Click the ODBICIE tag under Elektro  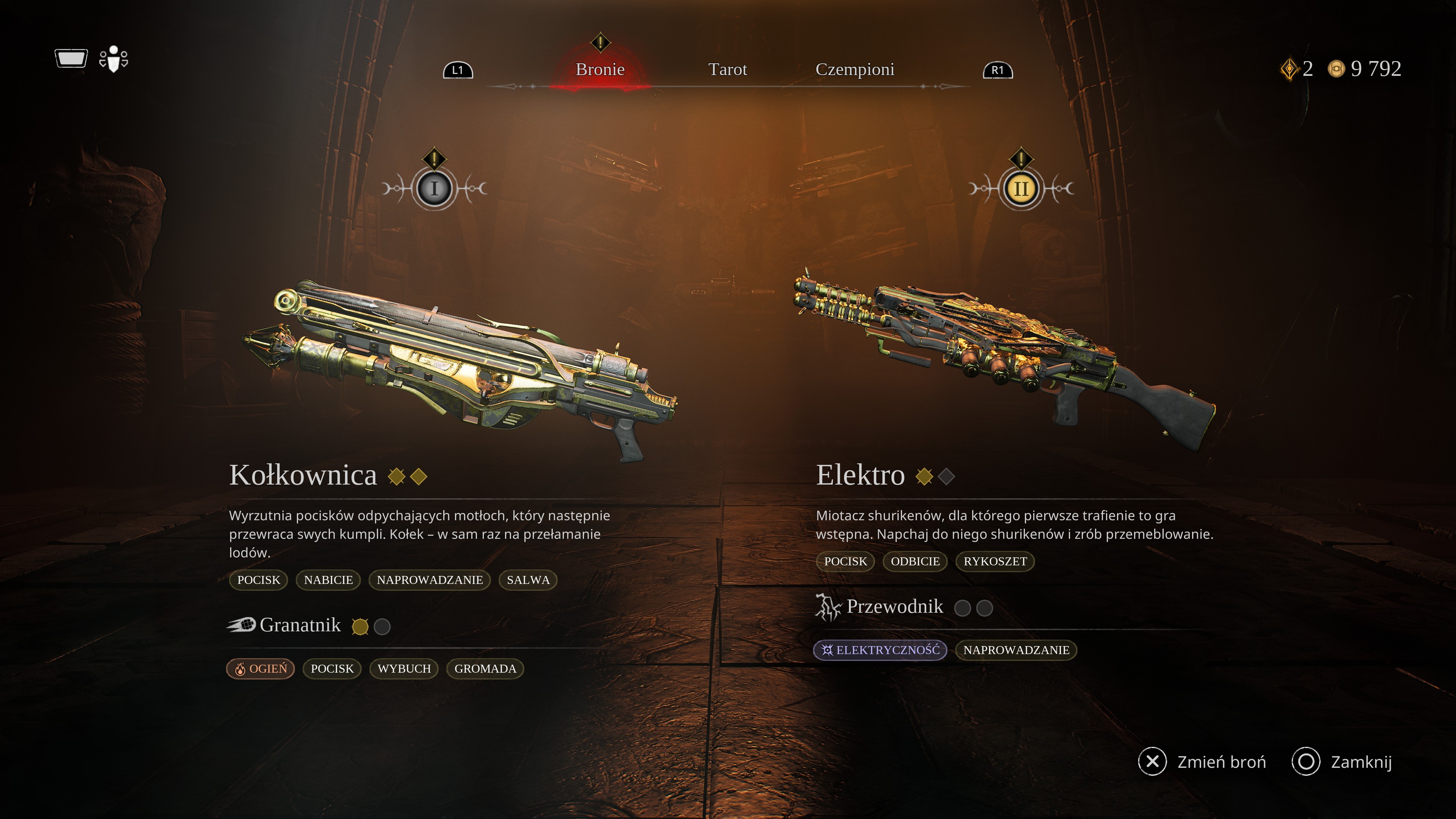pyautogui.click(x=915, y=561)
